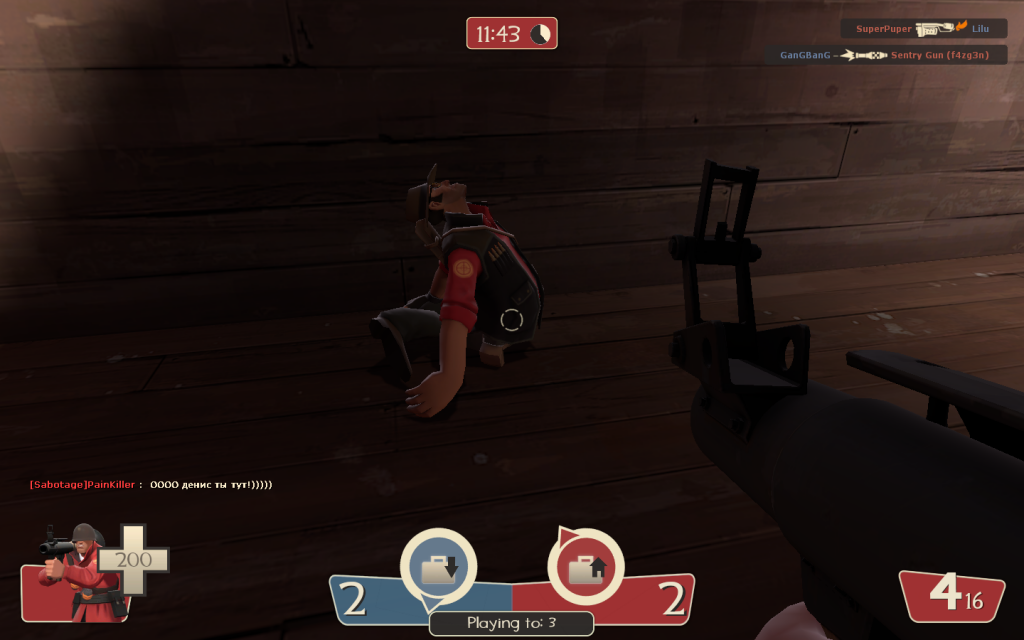
Task: Select the SuperPuper kill feed entry
Action: 923,29
